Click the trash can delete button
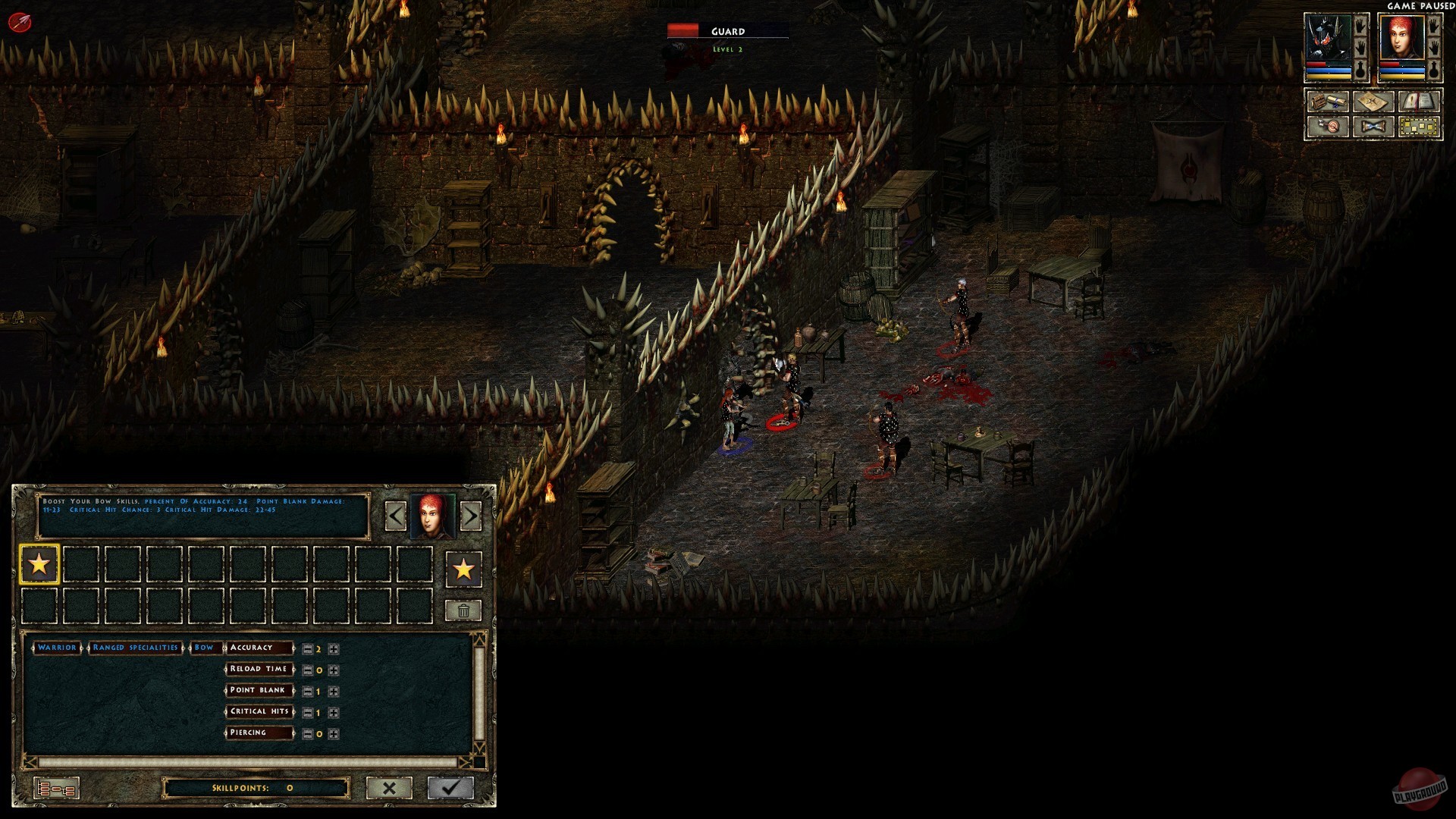The image size is (1456, 819). pyautogui.click(x=463, y=610)
